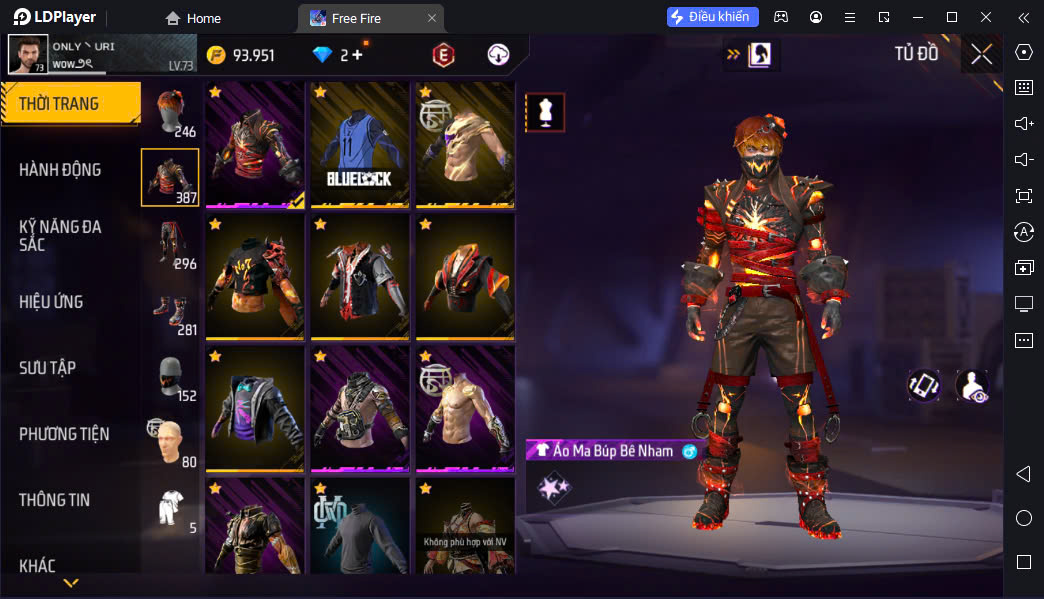Click LDPlayer's Điều khiển button
The image size is (1044, 599).
click(713, 17)
